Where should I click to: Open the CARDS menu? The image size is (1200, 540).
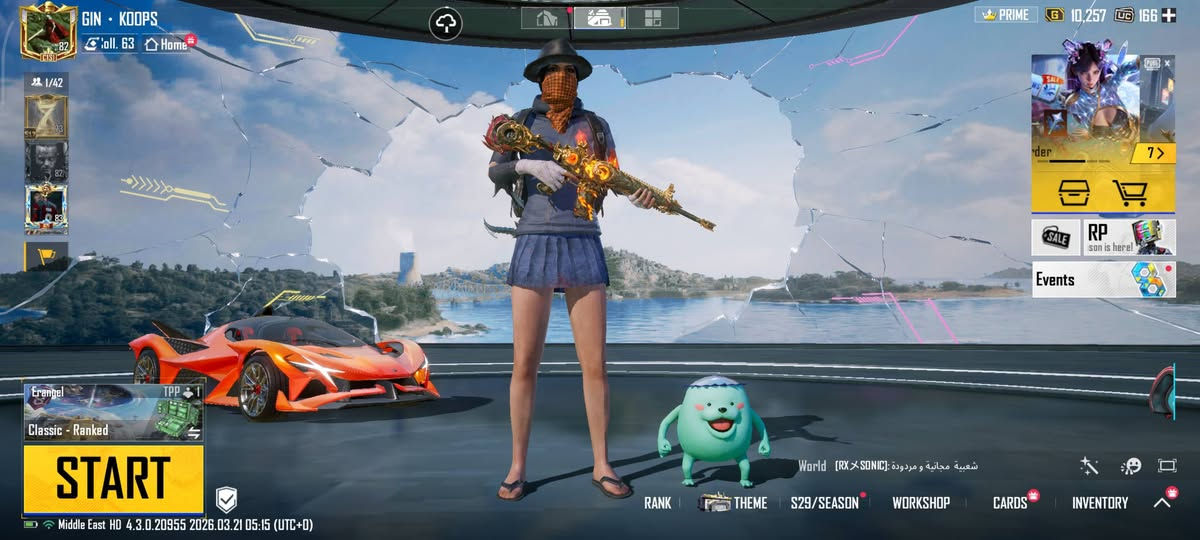coord(1010,503)
